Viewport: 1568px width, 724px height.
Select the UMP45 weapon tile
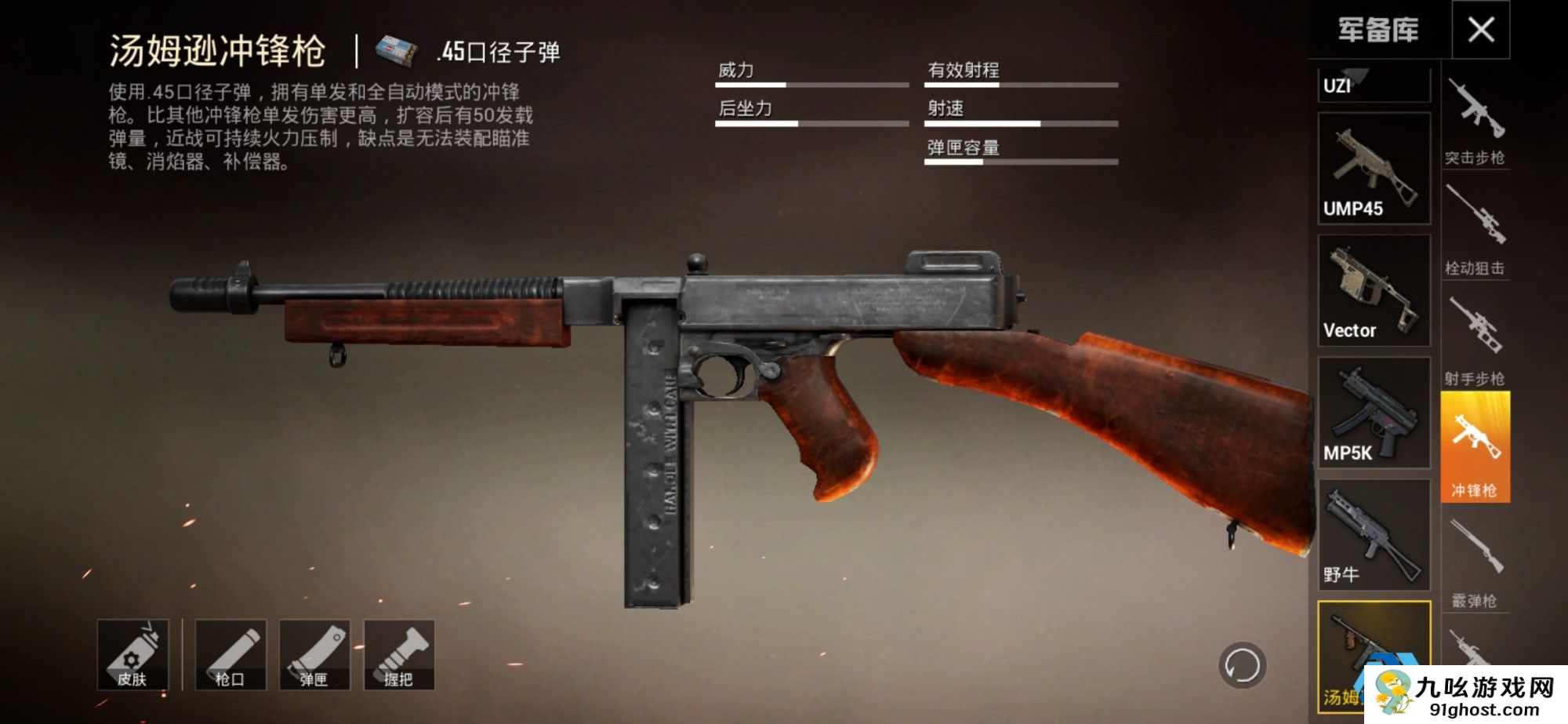[x=1374, y=169]
